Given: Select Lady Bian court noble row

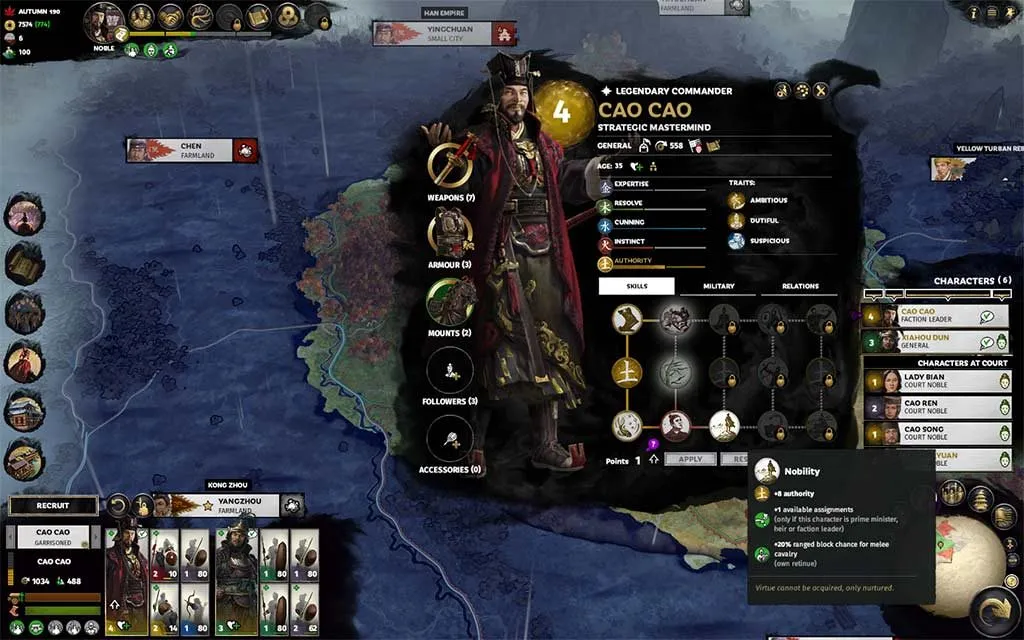Looking at the screenshot, I should [935, 381].
